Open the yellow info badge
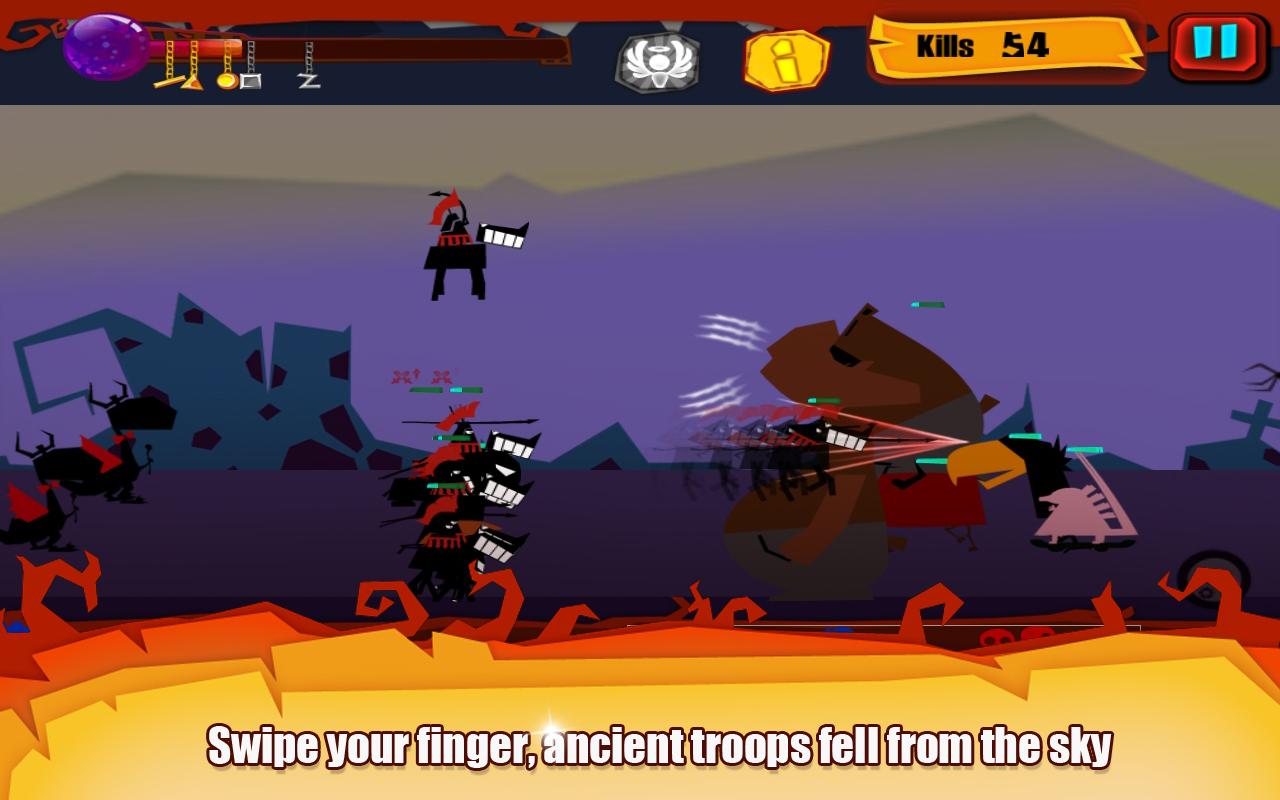The height and width of the screenshot is (800, 1280). (x=786, y=60)
